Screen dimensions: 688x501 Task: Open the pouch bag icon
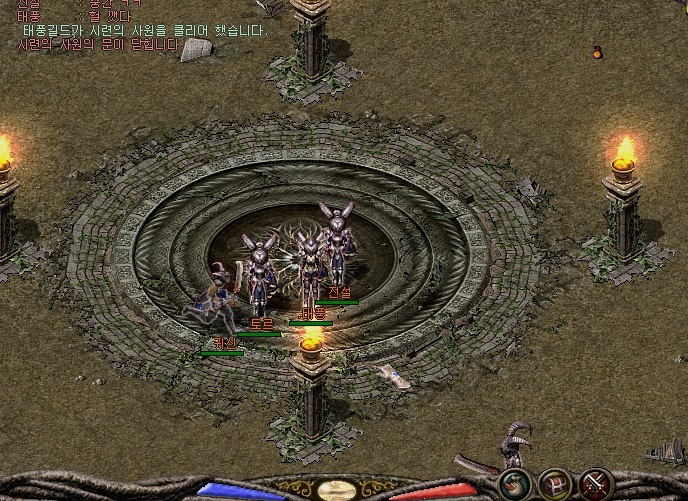click(515, 484)
